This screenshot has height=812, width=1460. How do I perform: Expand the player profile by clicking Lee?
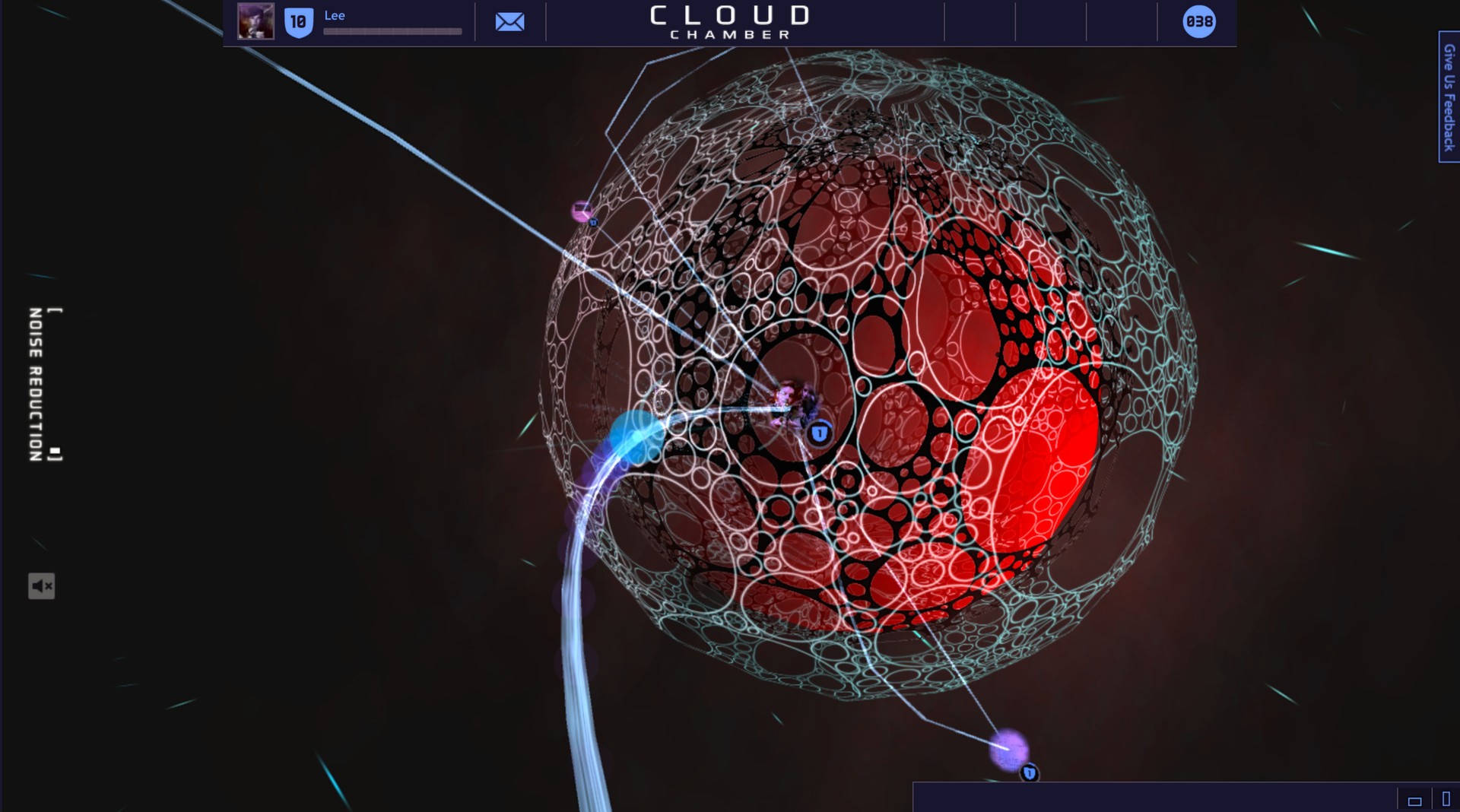pyautogui.click(x=333, y=15)
